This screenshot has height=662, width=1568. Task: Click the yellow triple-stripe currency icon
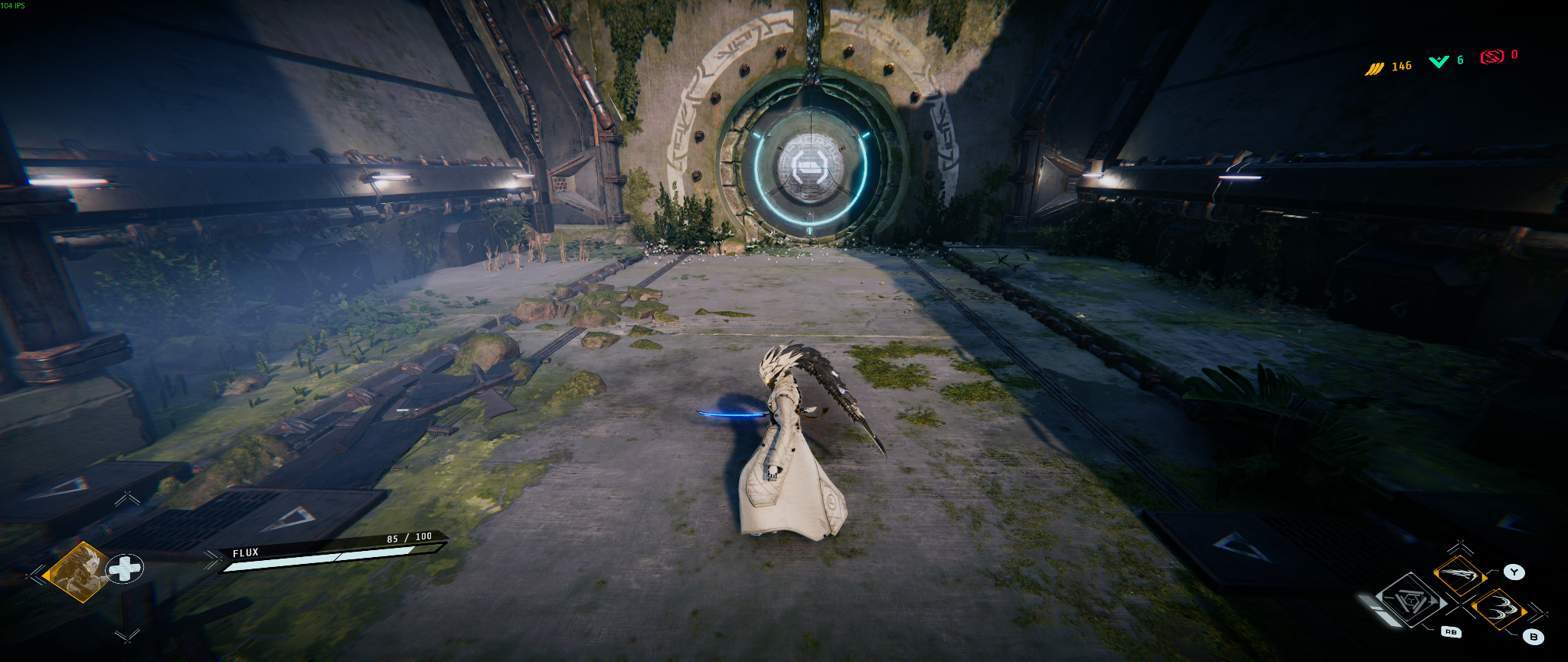(1374, 69)
